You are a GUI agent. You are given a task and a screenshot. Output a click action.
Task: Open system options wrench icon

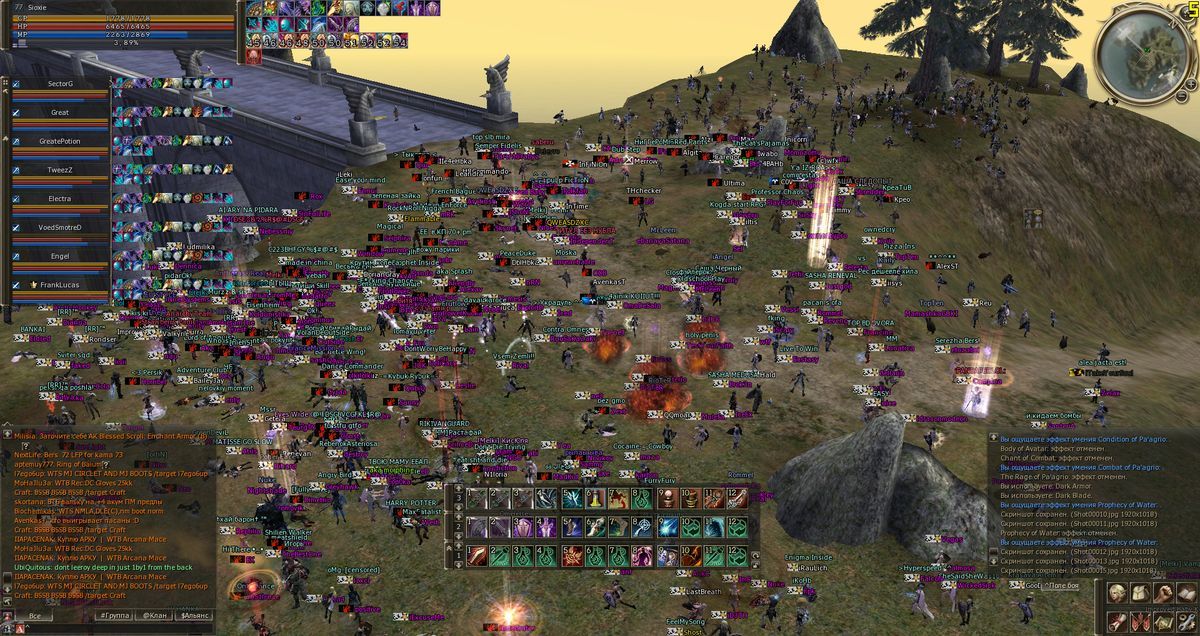pos(1187,620)
